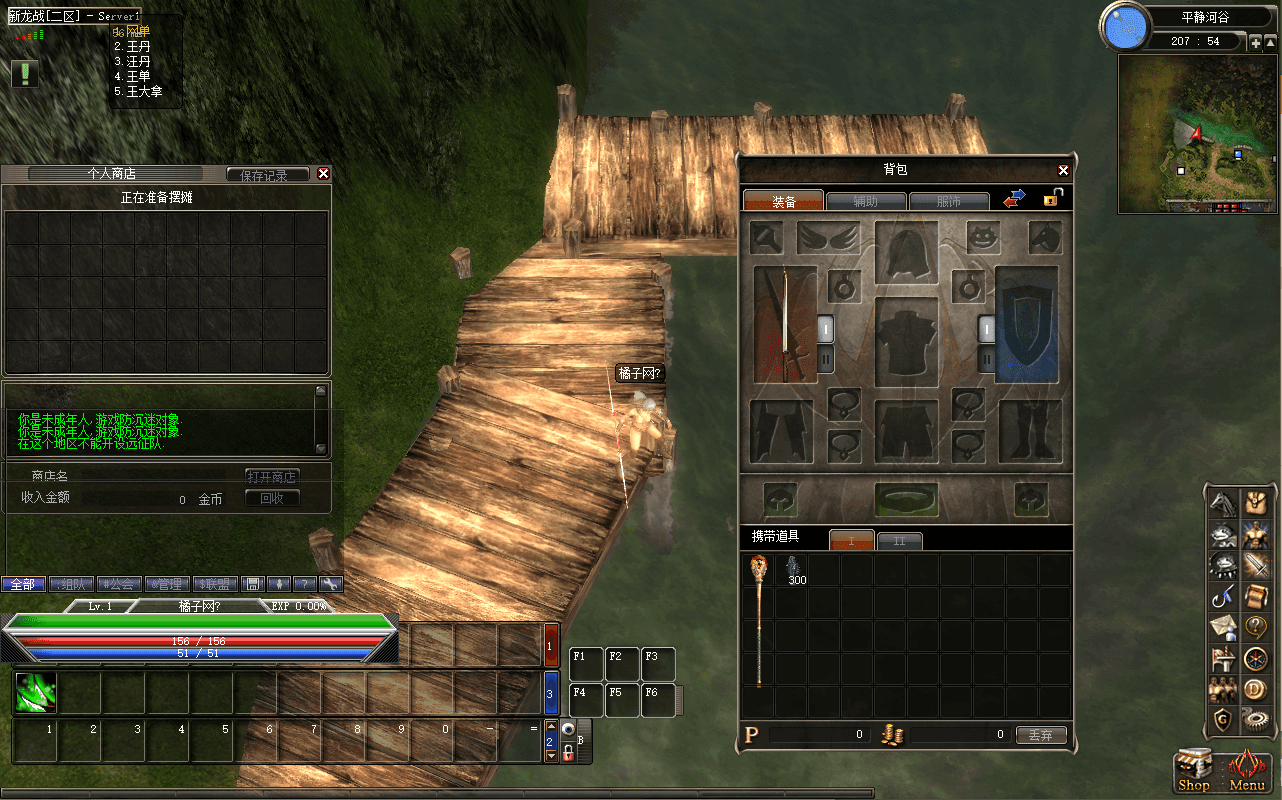This screenshot has width=1282, height=800.
Task: Open the Menu button
Action: coord(1247,770)
